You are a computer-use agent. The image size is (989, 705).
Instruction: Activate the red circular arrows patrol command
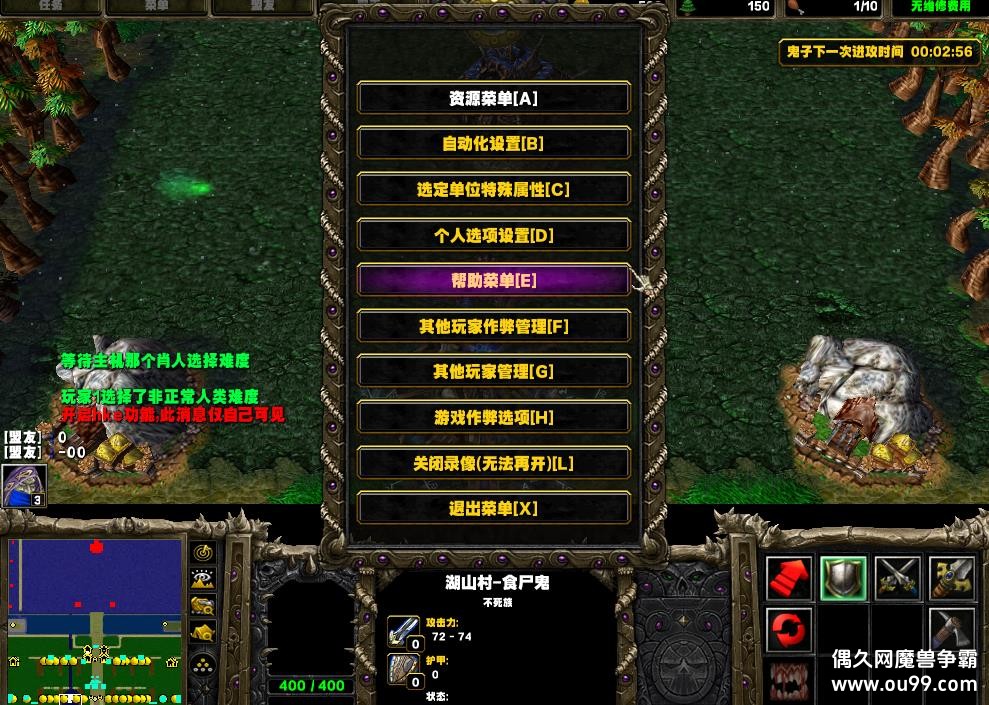pos(790,630)
